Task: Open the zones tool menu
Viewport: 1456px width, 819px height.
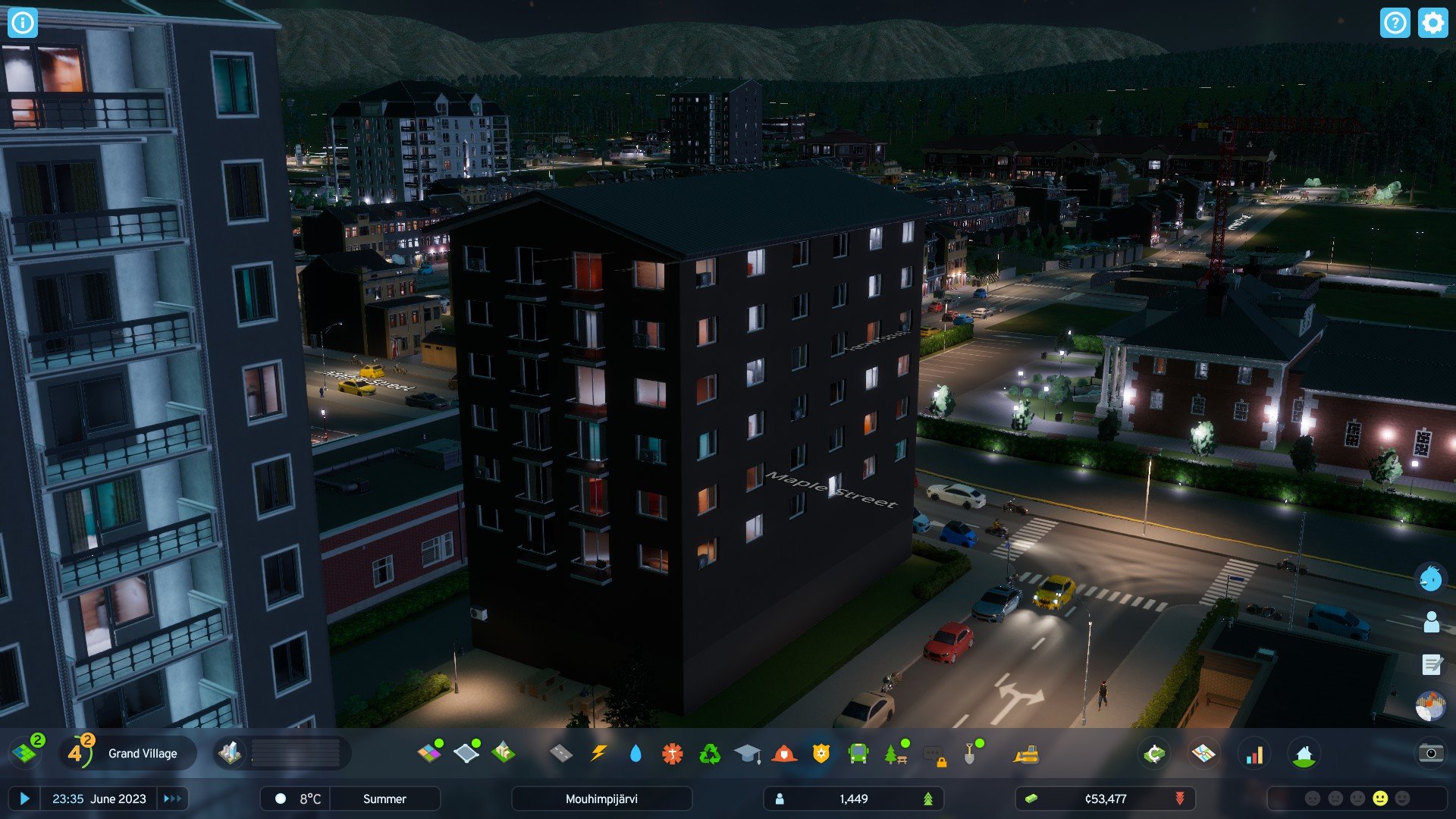Action: [430, 753]
